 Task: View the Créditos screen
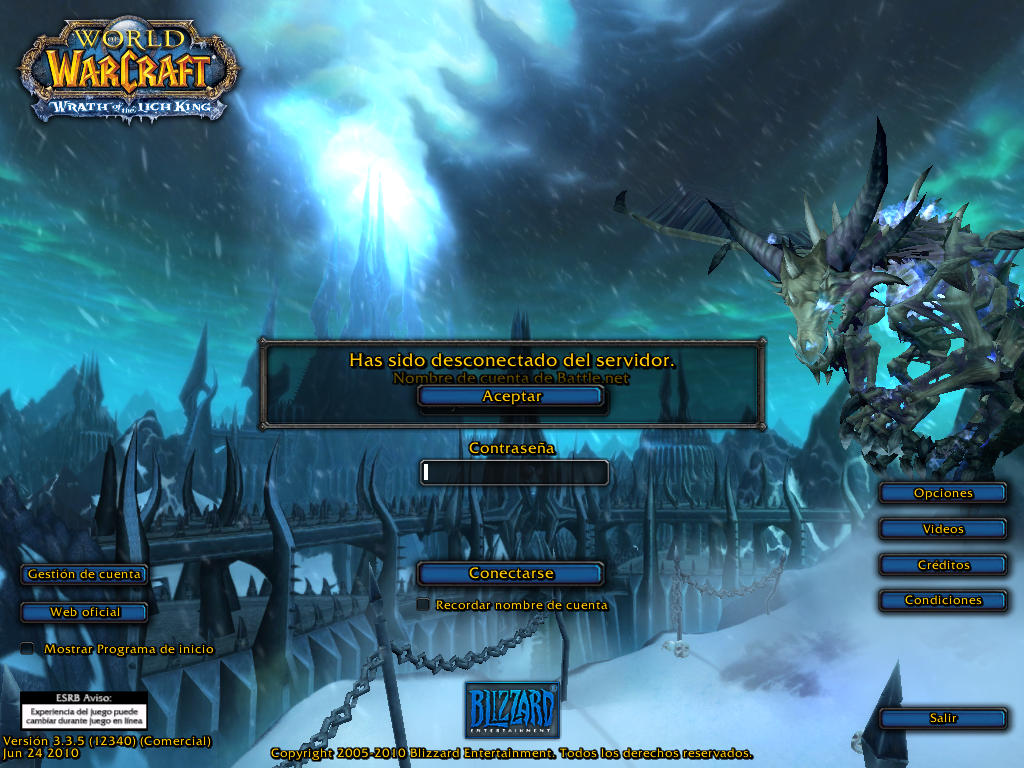pyautogui.click(x=943, y=565)
